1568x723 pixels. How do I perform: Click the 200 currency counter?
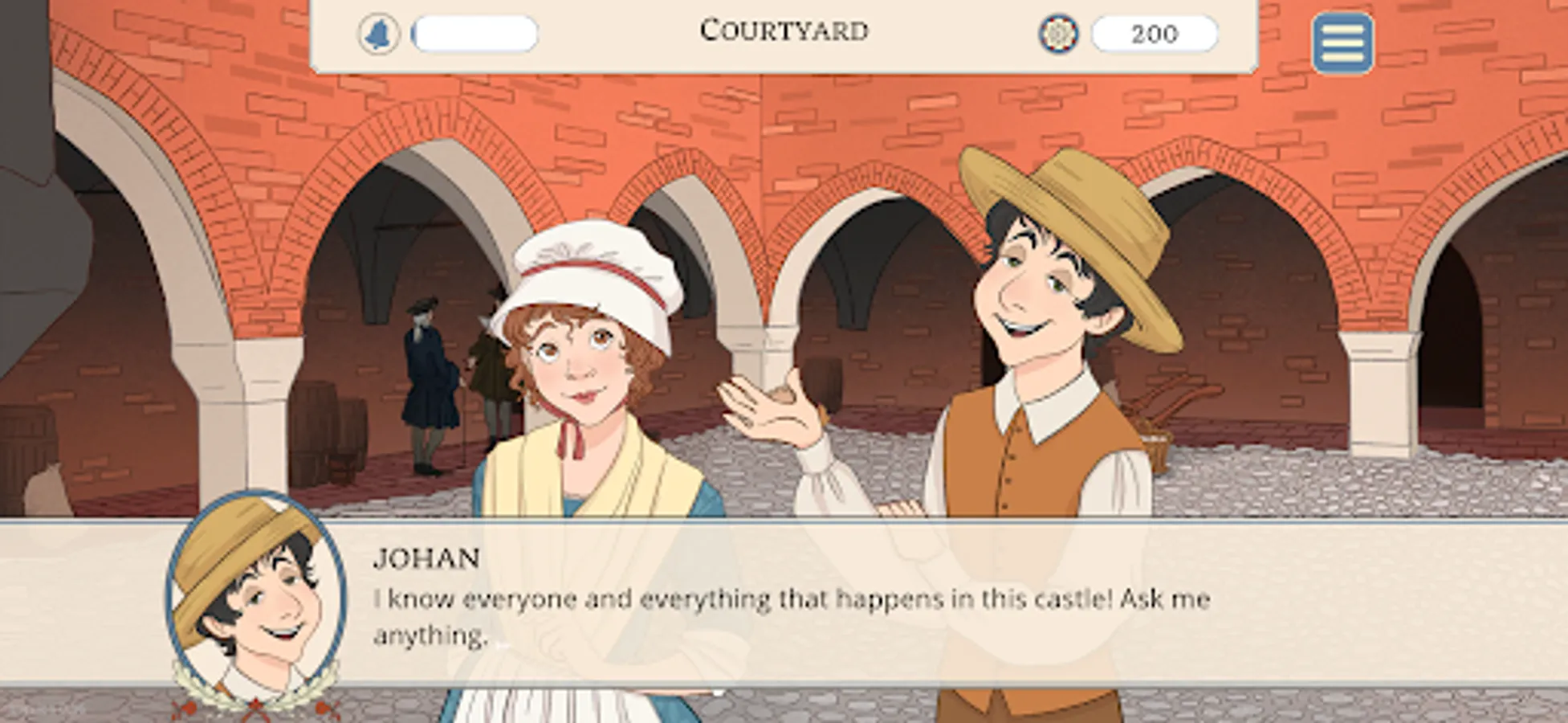click(x=1155, y=33)
